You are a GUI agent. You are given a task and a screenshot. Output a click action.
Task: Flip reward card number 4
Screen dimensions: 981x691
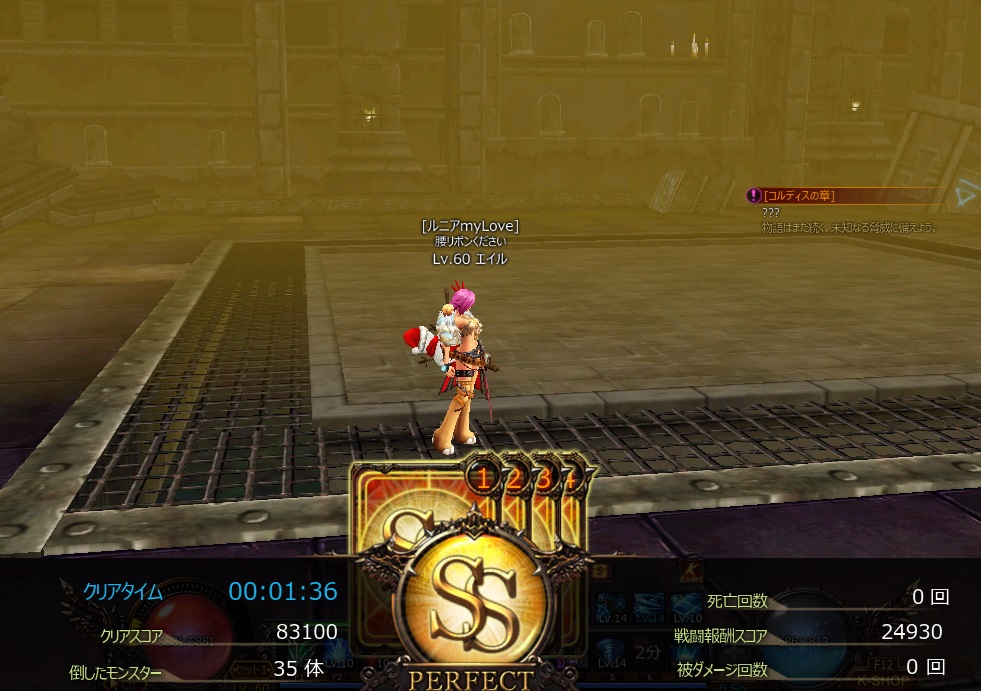click(x=571, y=480)
